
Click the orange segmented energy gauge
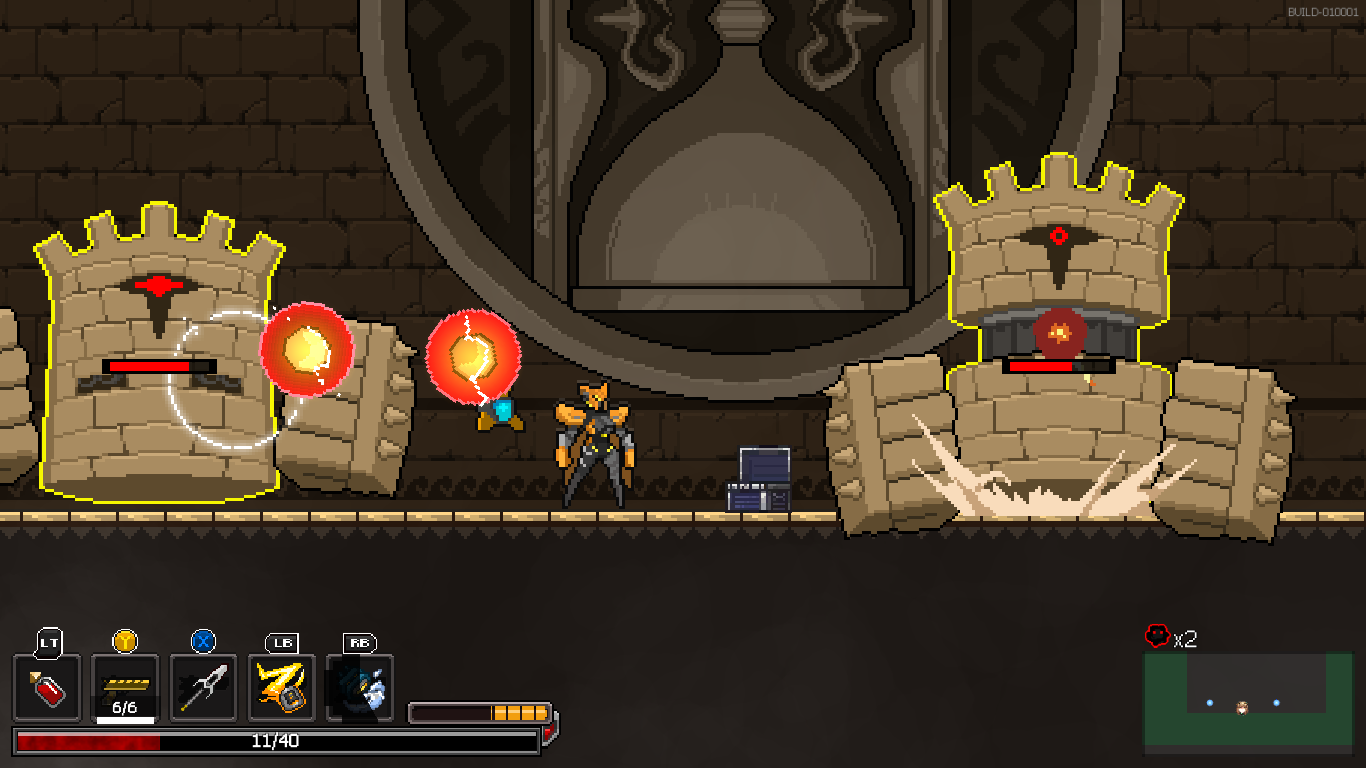(480, 712)
